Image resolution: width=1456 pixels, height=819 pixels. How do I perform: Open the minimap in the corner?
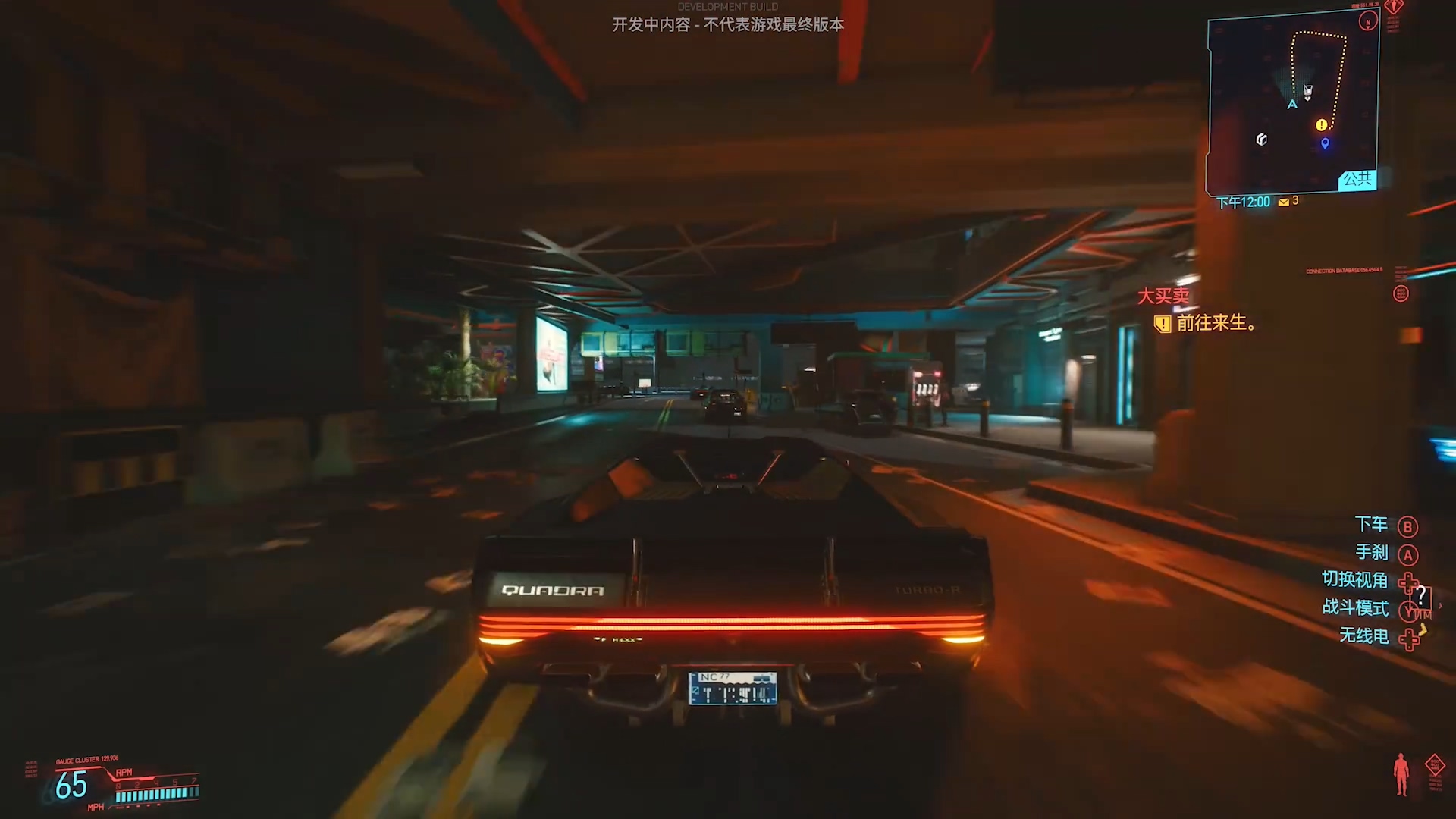(1292, 102)
